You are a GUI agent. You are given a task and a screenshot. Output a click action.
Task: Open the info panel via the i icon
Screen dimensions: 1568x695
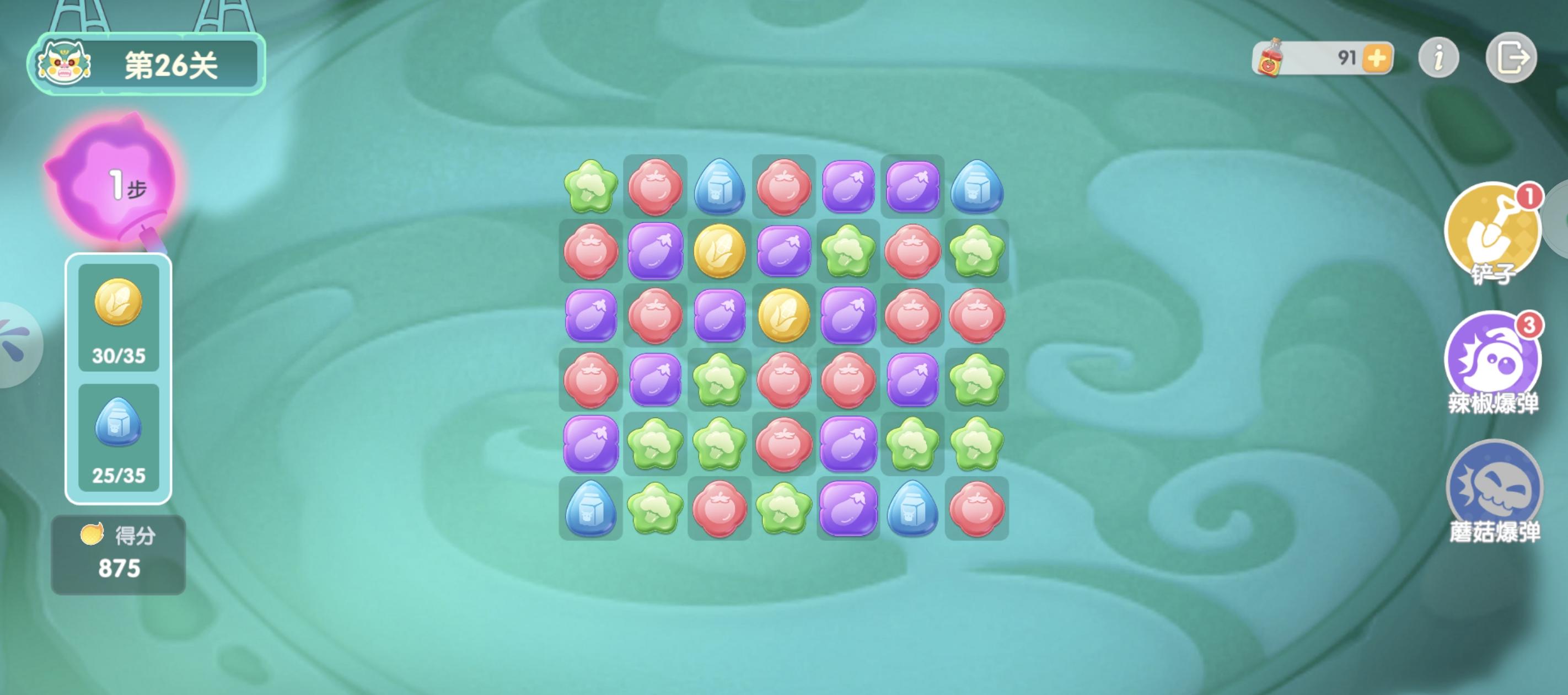click(x=1438, y=56)
